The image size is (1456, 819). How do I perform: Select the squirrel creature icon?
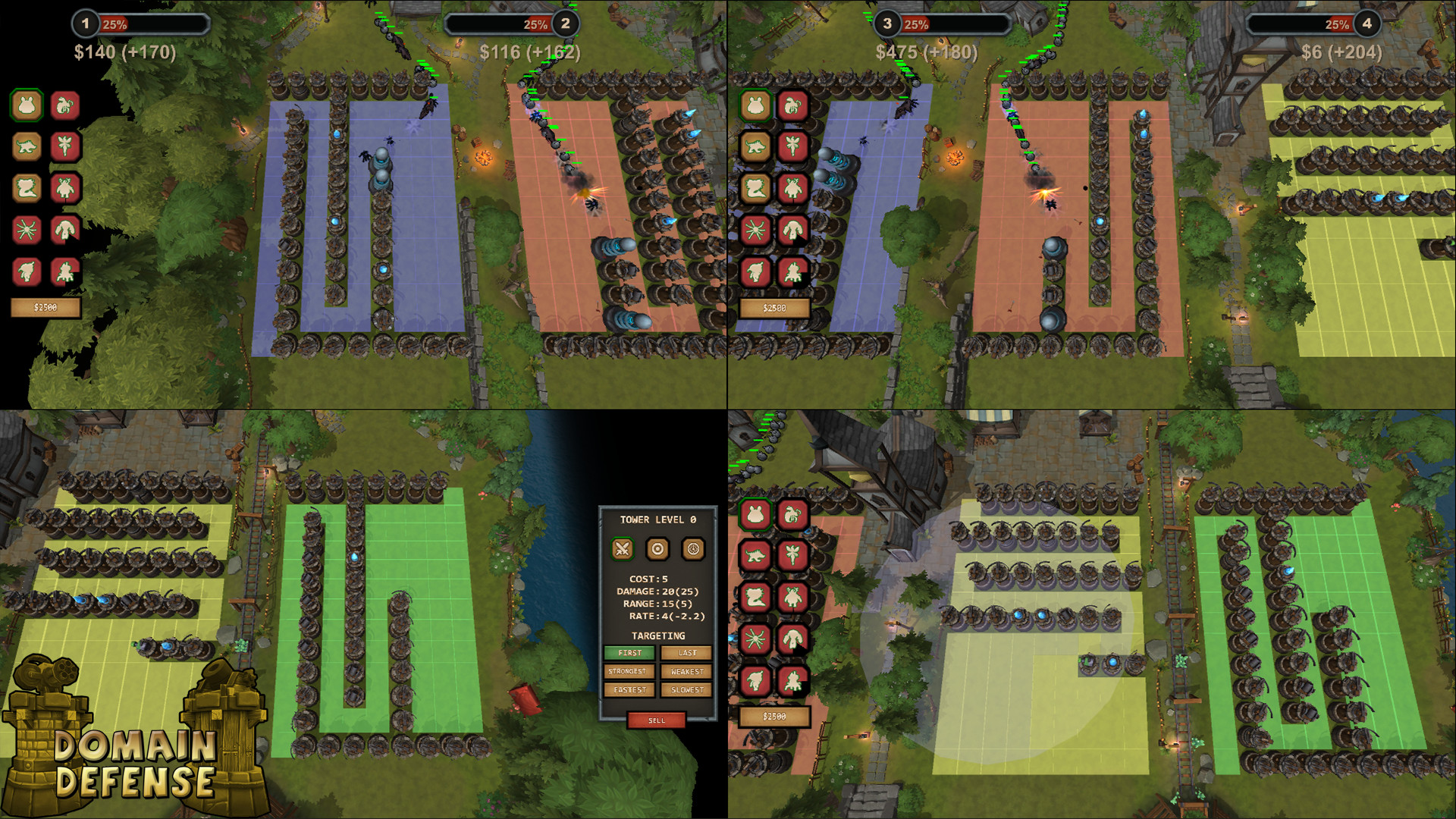tap(26, 189)
